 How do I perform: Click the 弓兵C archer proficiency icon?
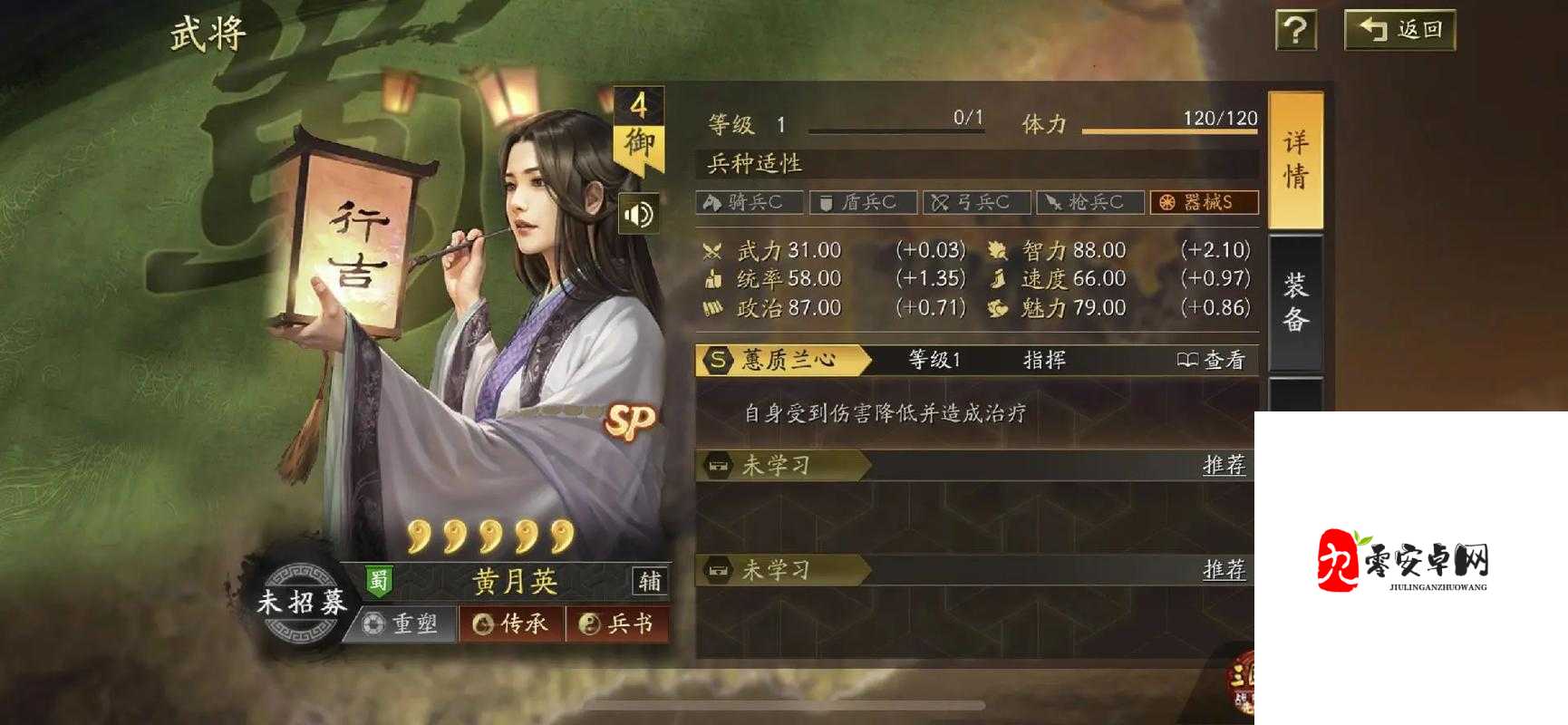coord(977,203)
